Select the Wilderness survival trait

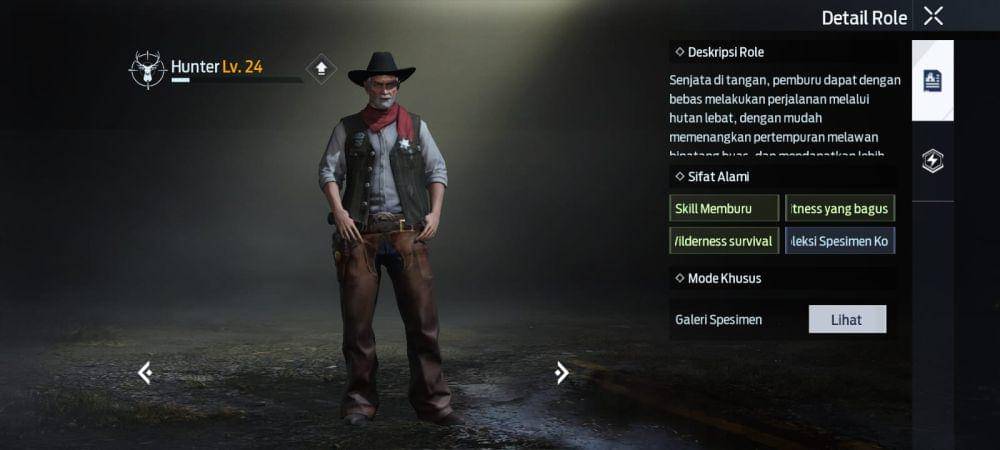pyautogui.click(x=724, y=241)
